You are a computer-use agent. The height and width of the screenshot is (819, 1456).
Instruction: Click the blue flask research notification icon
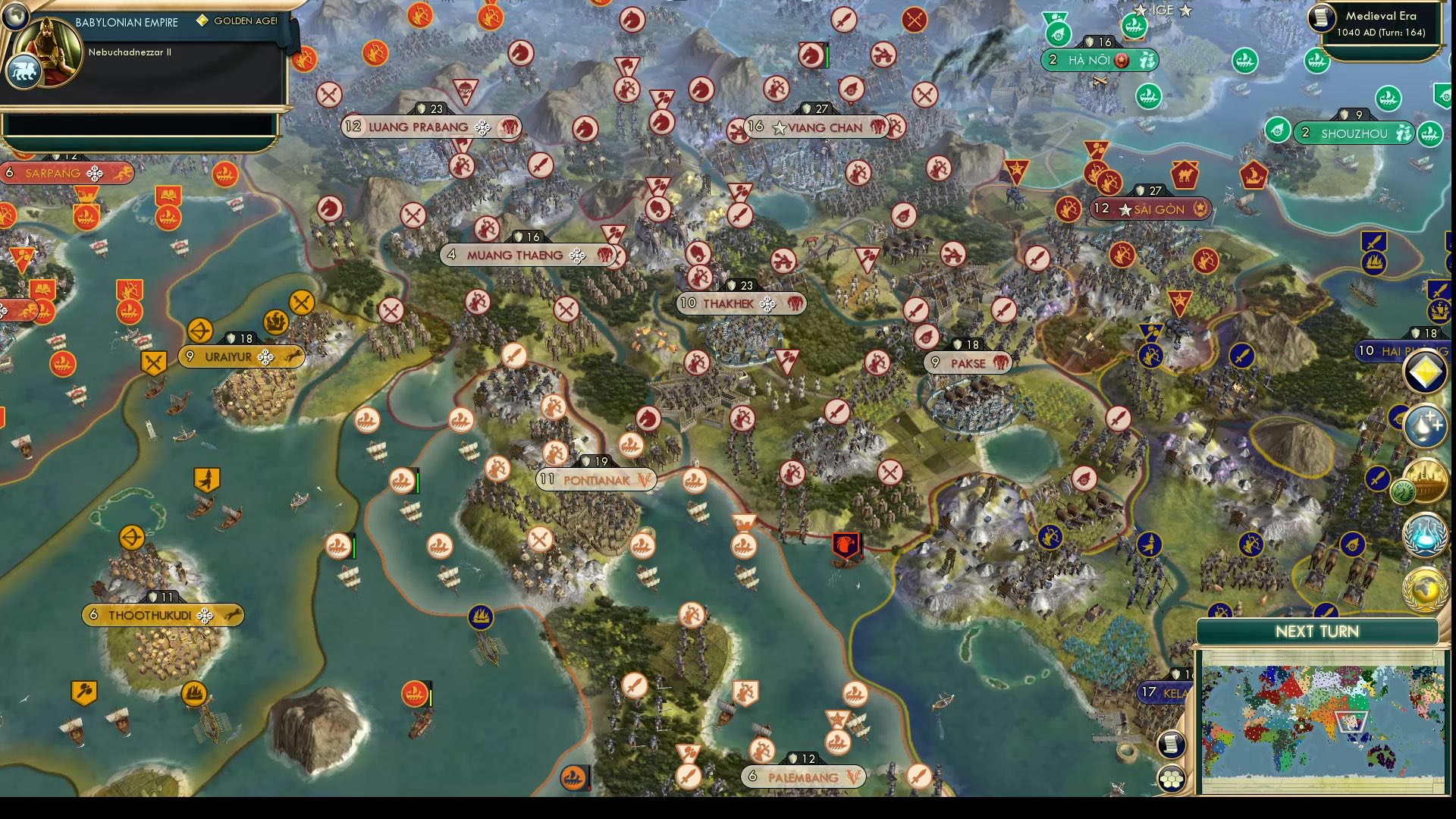click(1425, 533)
